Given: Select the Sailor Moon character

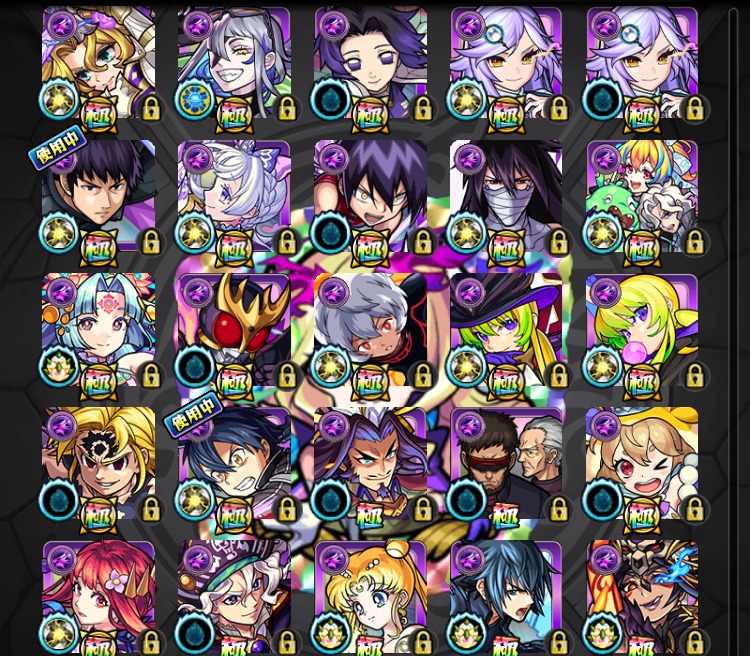Looking at the screenshot, I should click(370, 595).
